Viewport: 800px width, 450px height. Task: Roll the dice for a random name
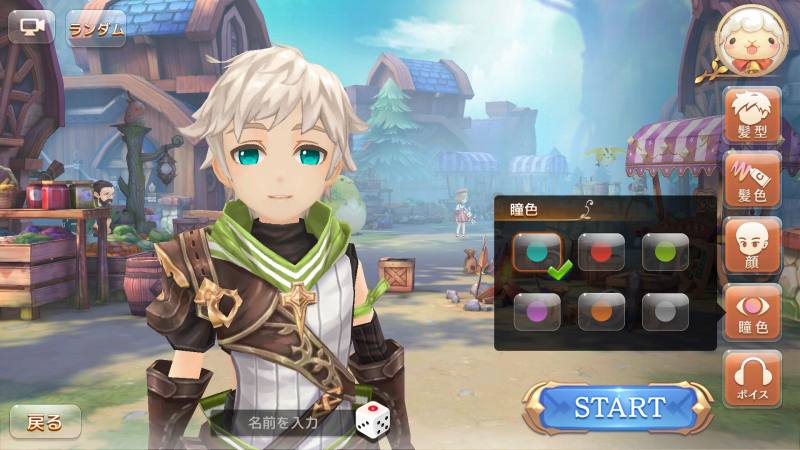pos(370,420)
